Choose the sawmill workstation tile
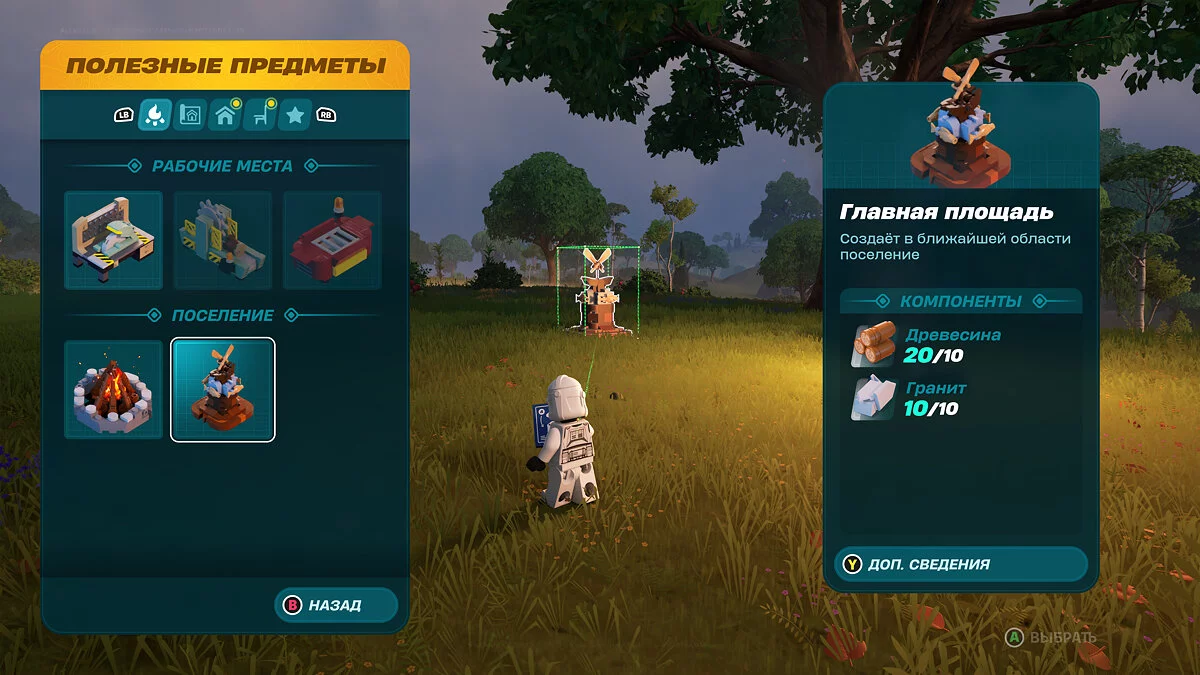This screenshot has height=675, width=1200. click(223, 240)
